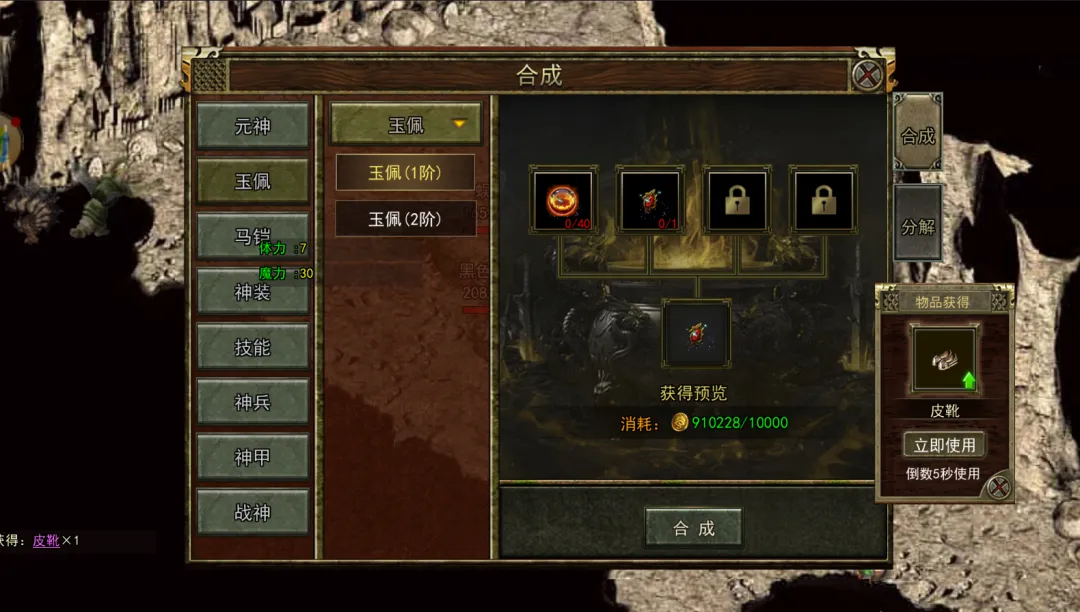Image resolution: width=1080 pixels, height=612 pixels.
Task: Select the 神甲 category
Action: [253, 457]
